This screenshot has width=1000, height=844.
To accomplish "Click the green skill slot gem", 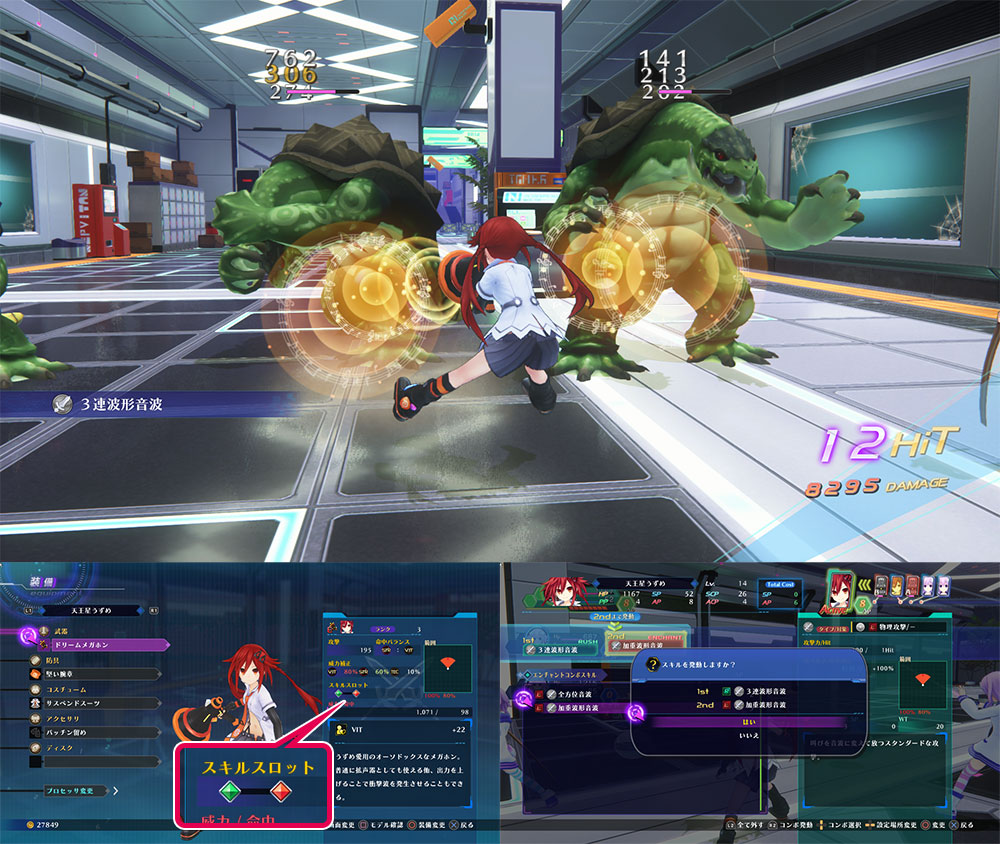I will point(229,793).
